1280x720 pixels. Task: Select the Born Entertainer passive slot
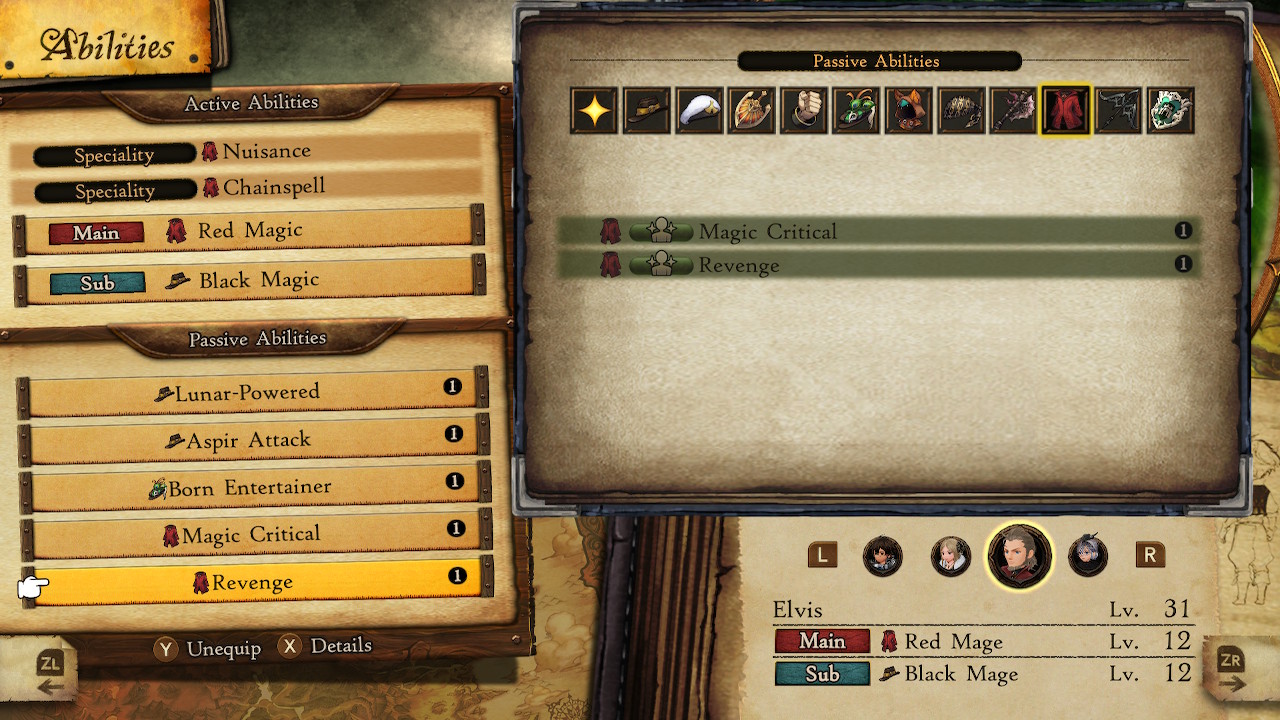click(x=254, y=488)
